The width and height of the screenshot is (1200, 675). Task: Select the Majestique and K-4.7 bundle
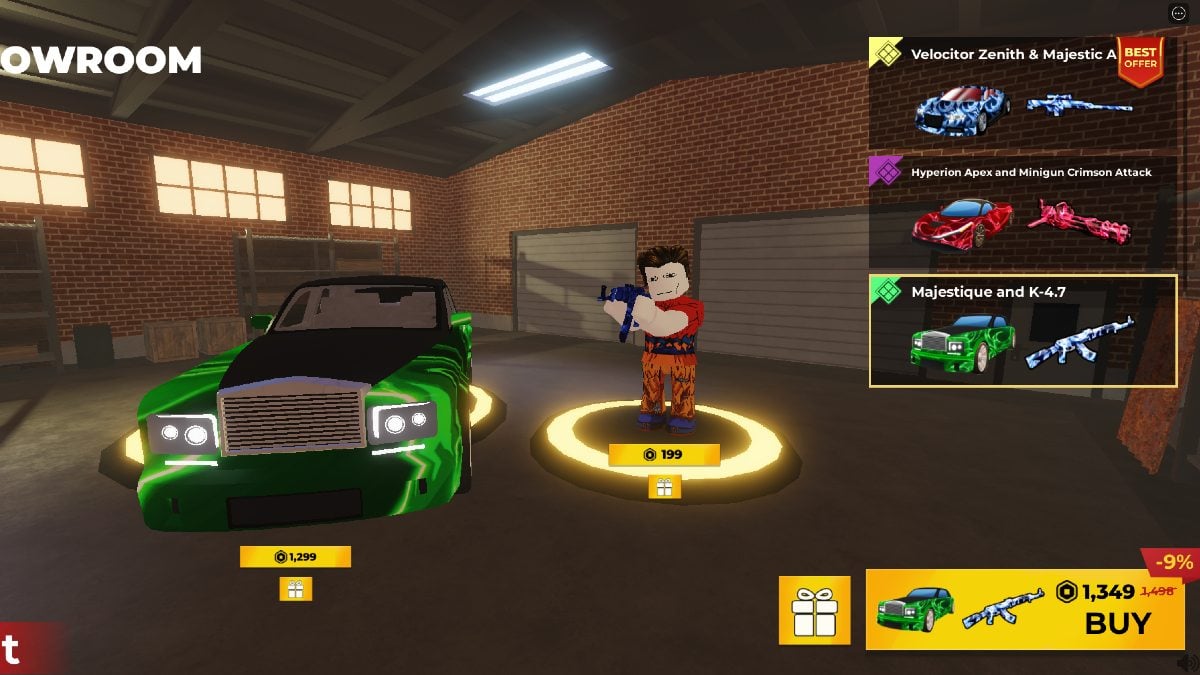[x=1022, y=331]
